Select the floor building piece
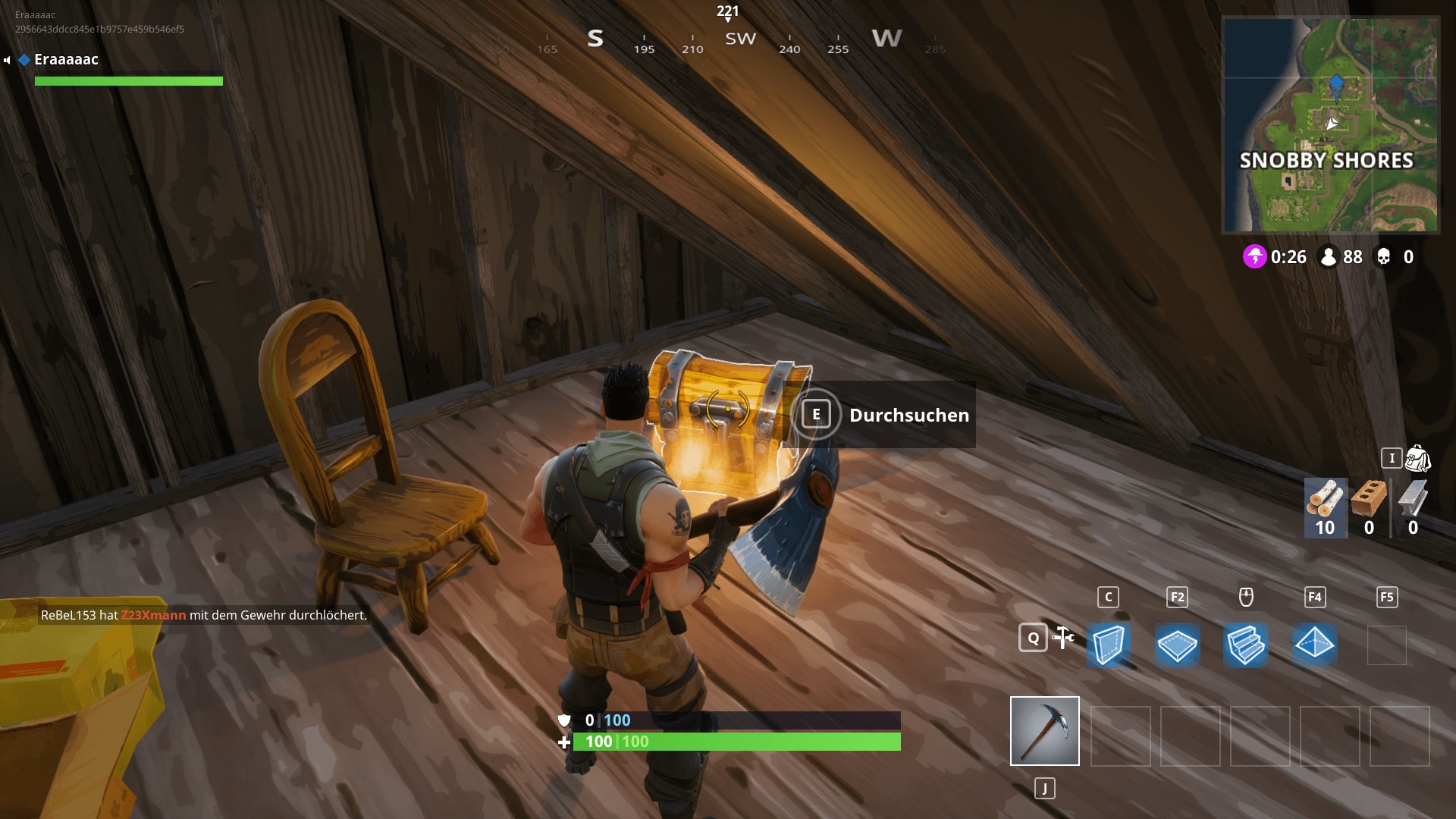This screenshot has height=819, width=1456. tap(1178, 645)
